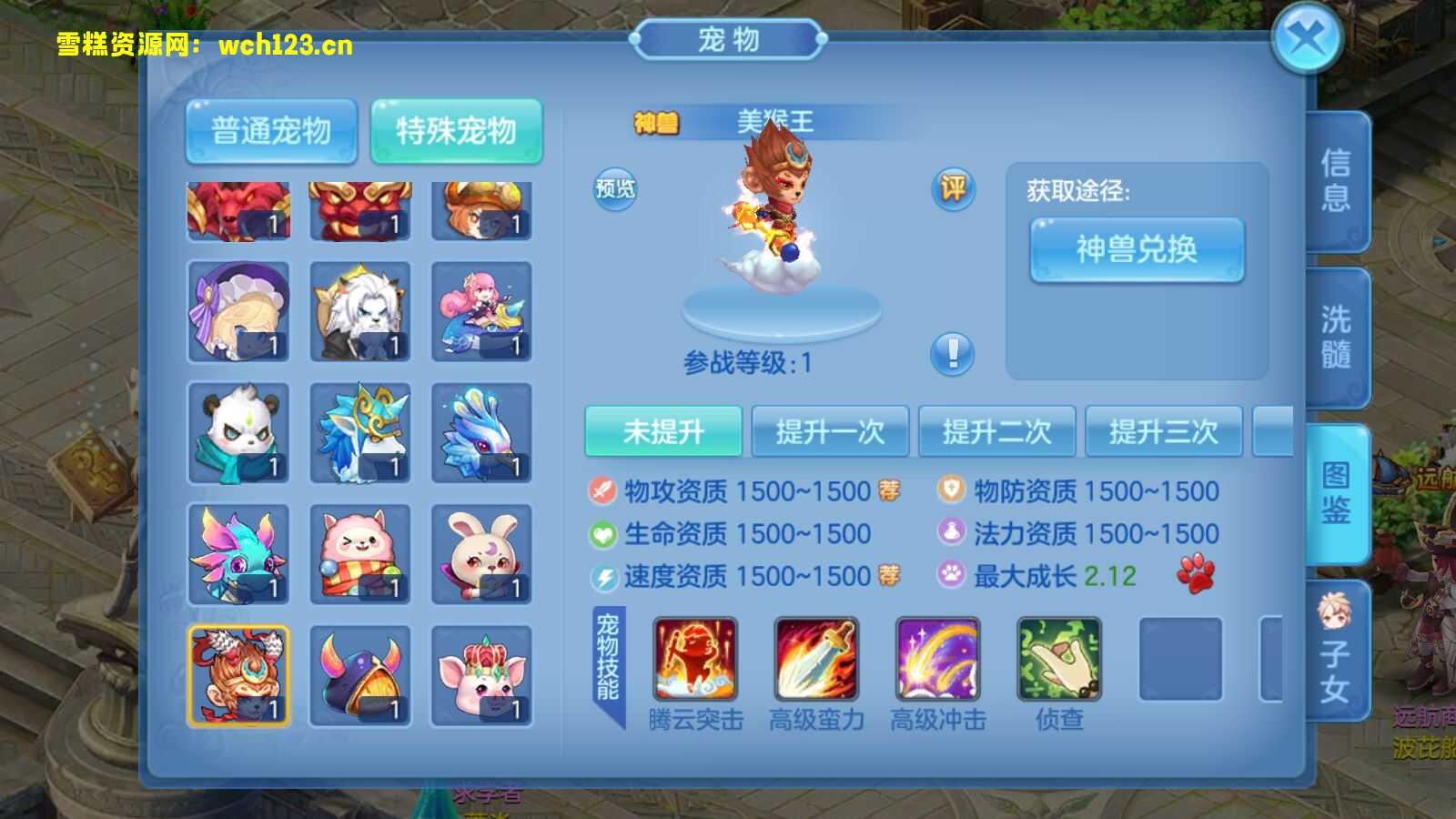This screenshot has width=1456, height=819.
Task: Select the 提升三次 tab
Action: 1166,430
